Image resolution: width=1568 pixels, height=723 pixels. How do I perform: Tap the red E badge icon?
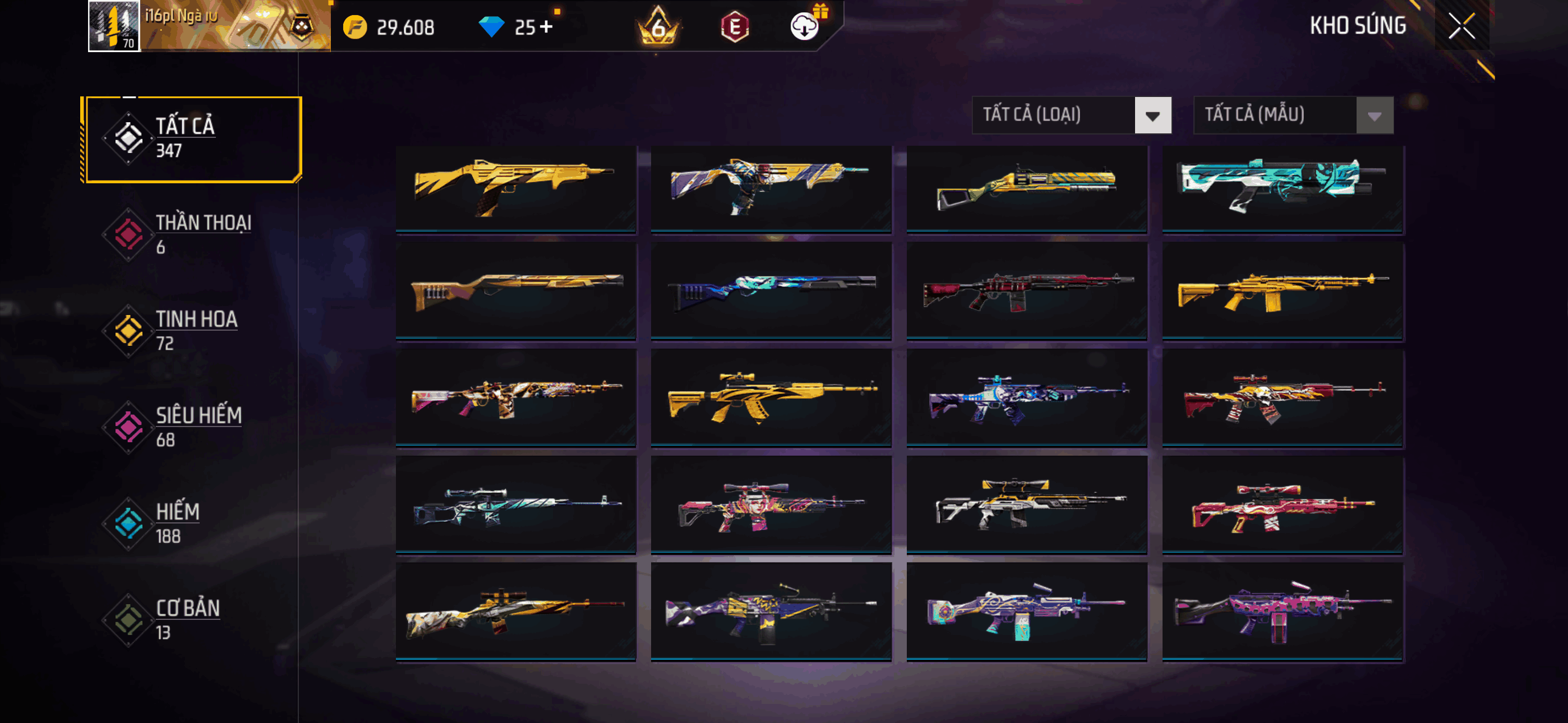coord(735,27)
